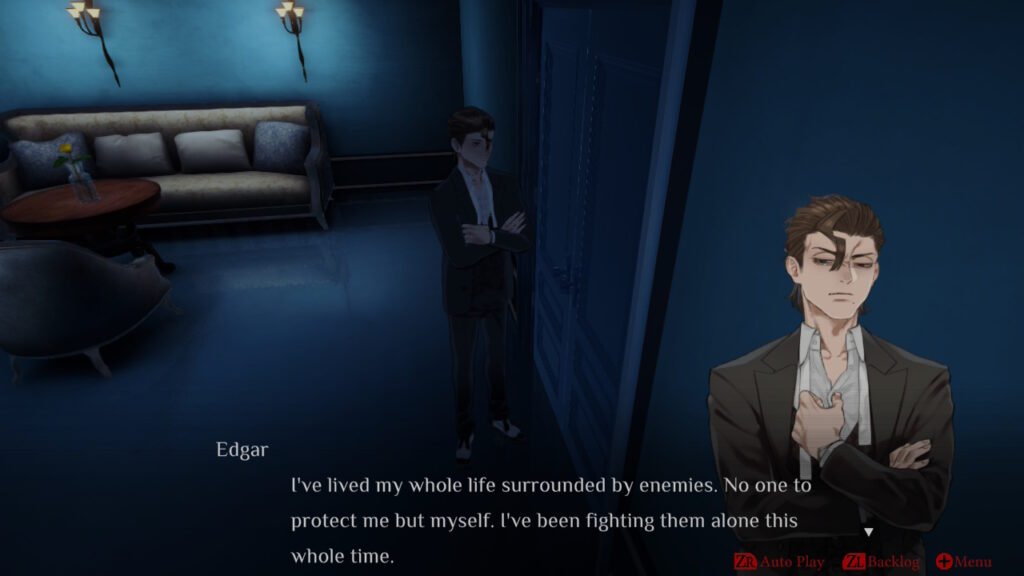Advance dialogue with the white arrow indicator
Viewport: 1024px width, 576px height.
tap(868, 532)
